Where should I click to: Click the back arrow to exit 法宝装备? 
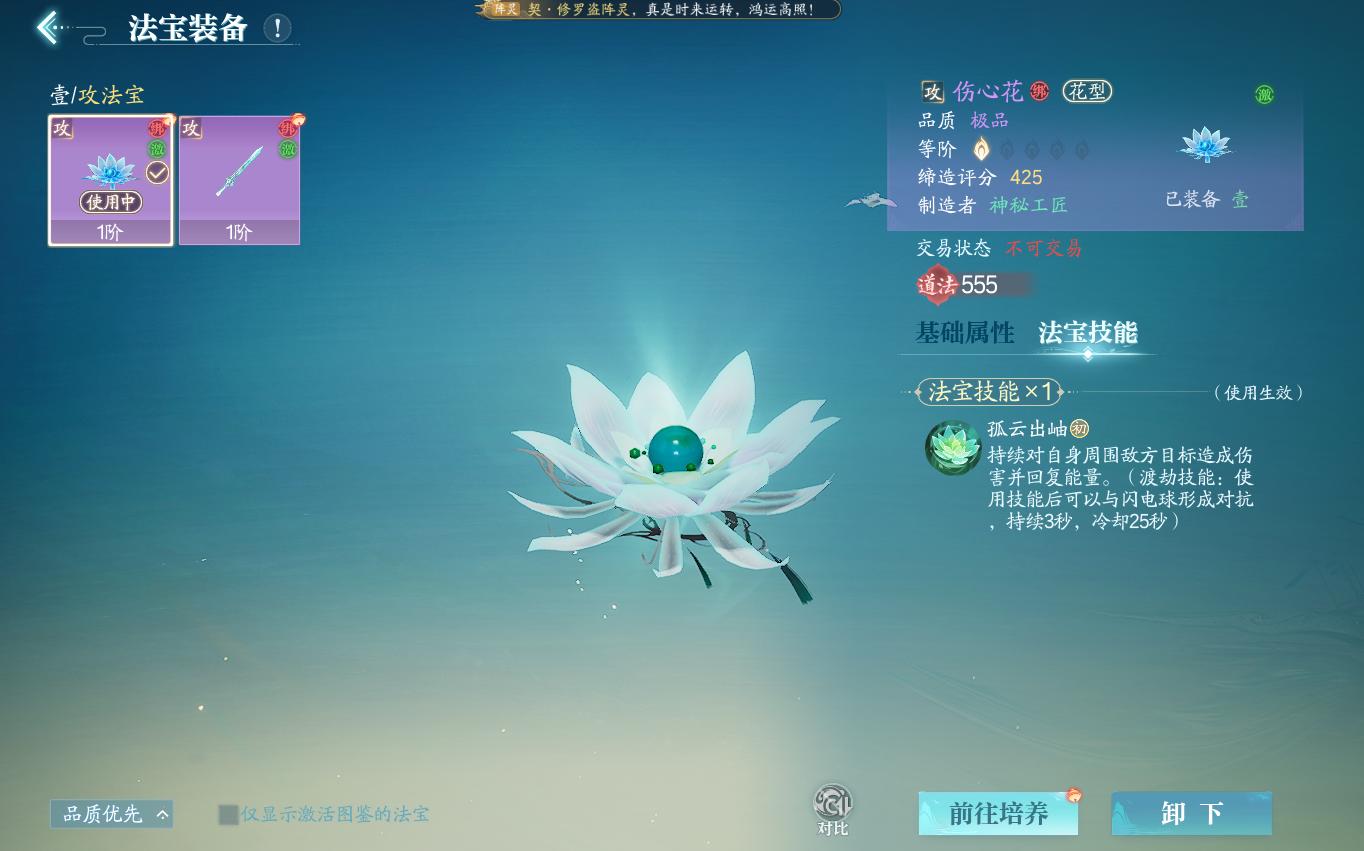47,27
